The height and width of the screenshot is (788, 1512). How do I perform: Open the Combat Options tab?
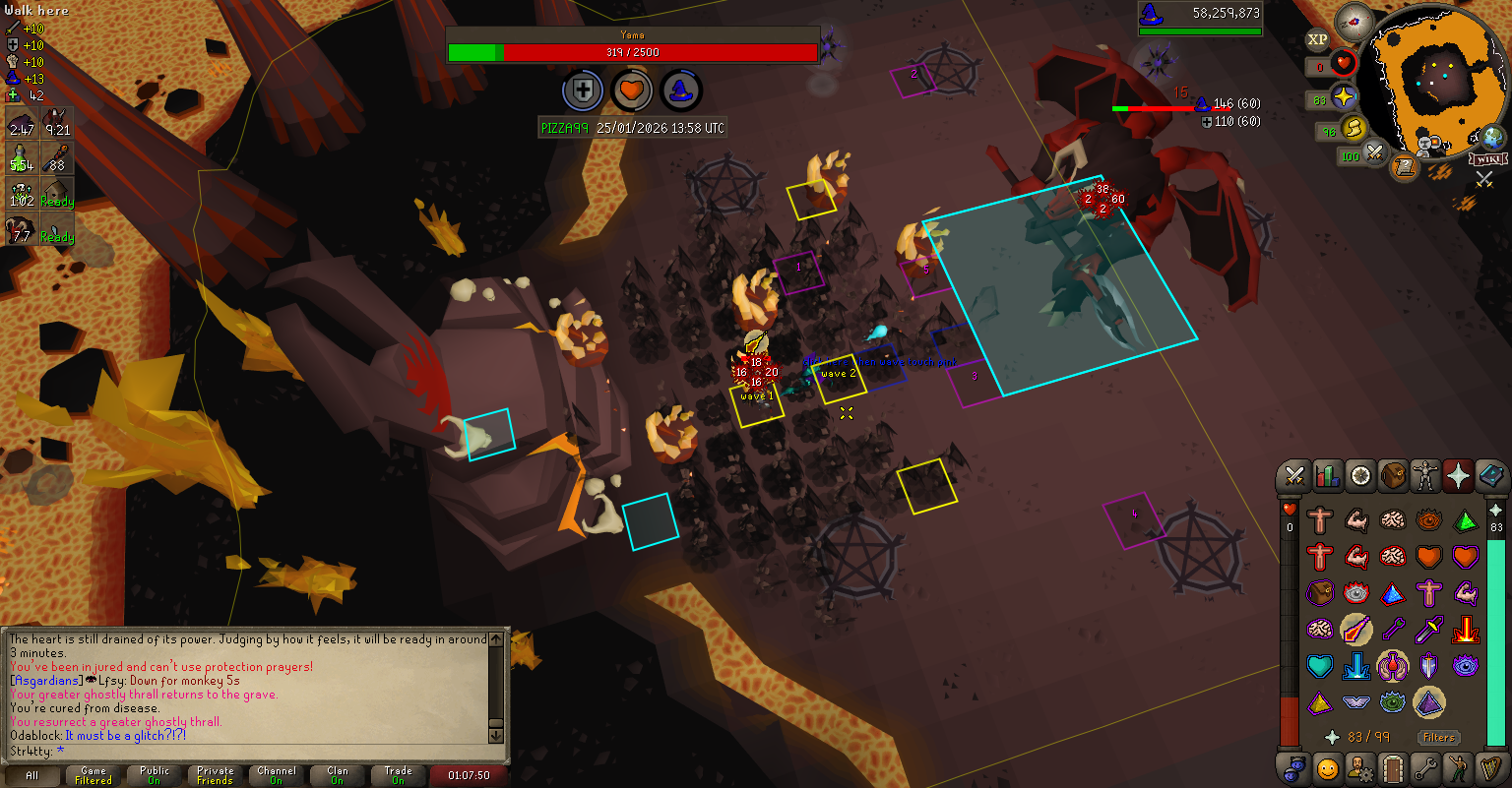(x=1293, y=476)
